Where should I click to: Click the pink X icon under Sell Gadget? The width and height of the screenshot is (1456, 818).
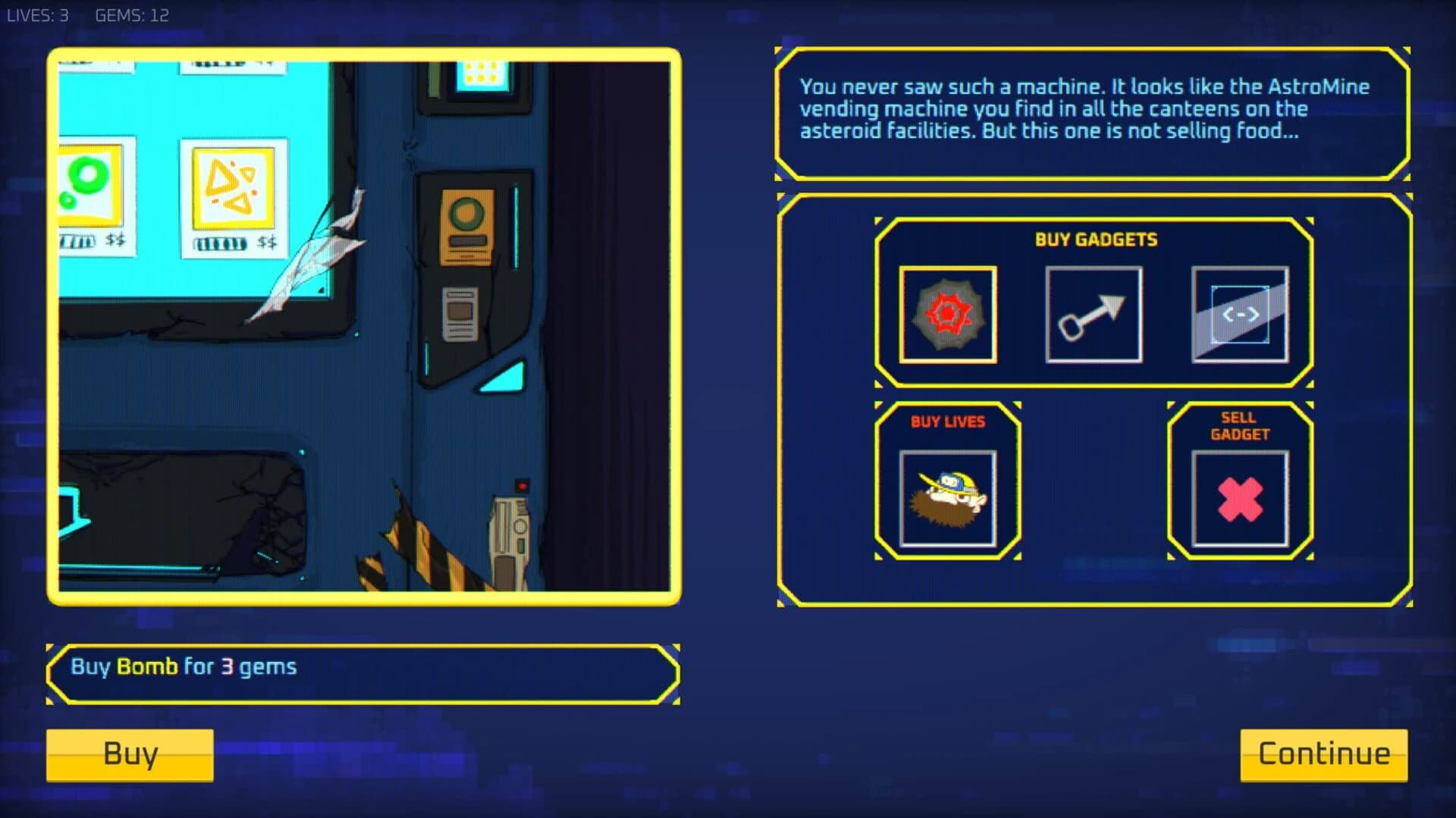click(1238, 497)
